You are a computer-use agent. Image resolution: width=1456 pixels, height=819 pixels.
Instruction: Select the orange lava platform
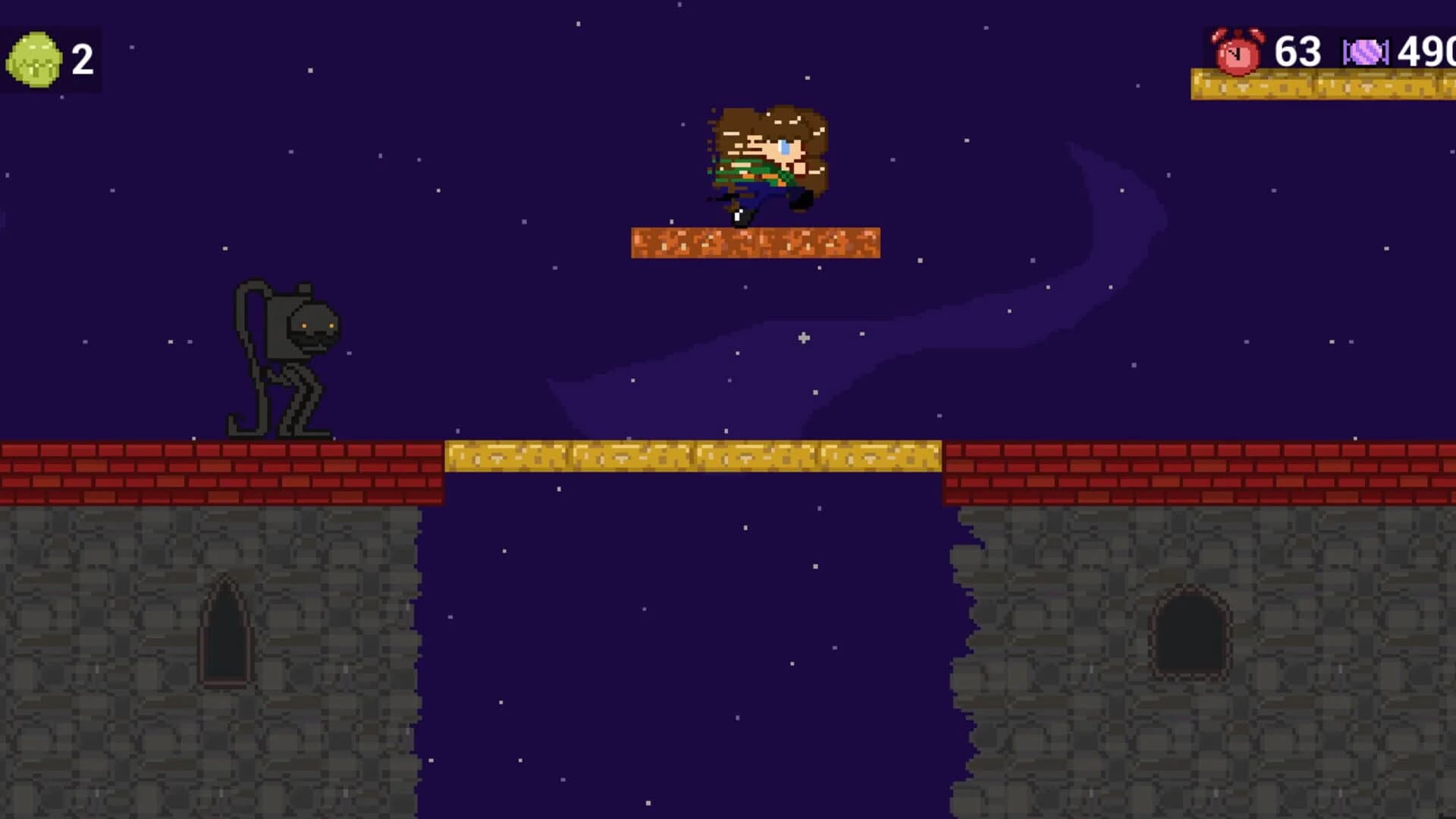[x=755, y=241]
